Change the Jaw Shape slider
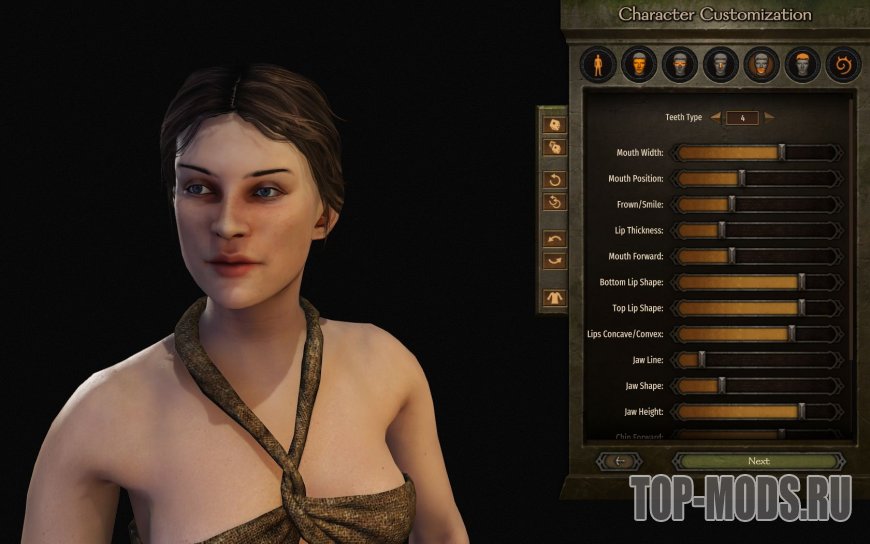The height and width of the screenshot is (544, 870). coord(721,385)
